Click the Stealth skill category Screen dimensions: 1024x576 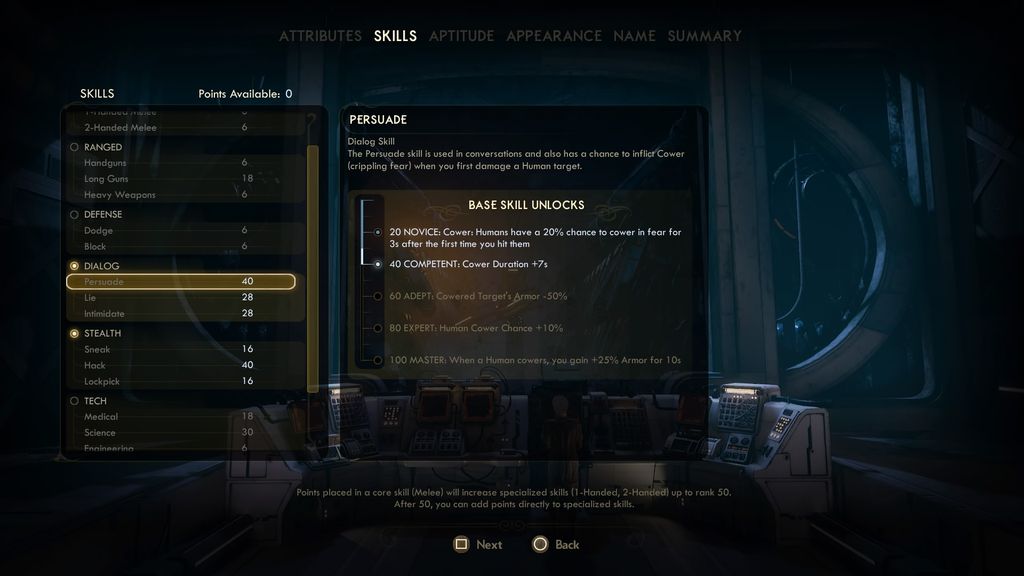click(x=102, y=333)
